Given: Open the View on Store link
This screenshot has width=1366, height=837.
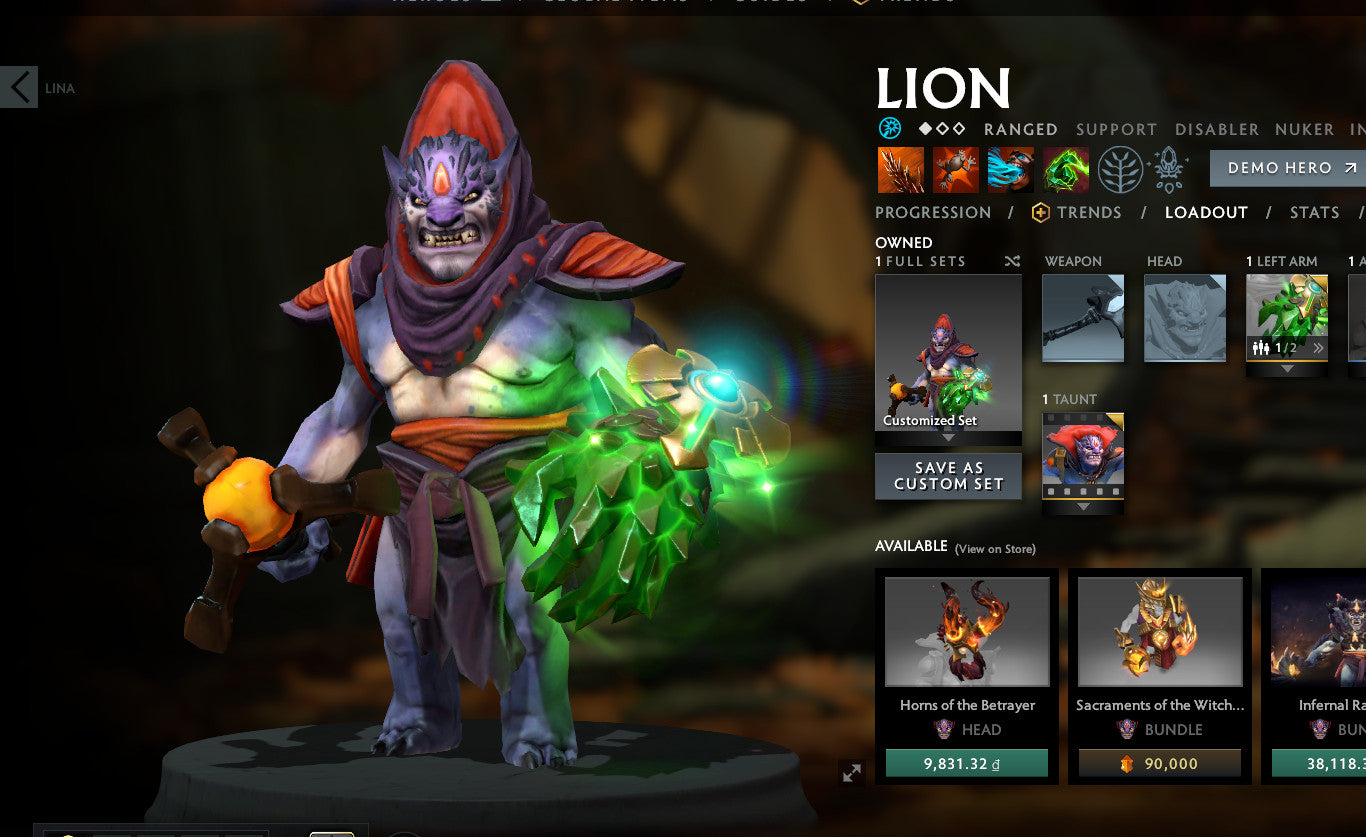Looking at the screenshot, I should click(996, 549).
